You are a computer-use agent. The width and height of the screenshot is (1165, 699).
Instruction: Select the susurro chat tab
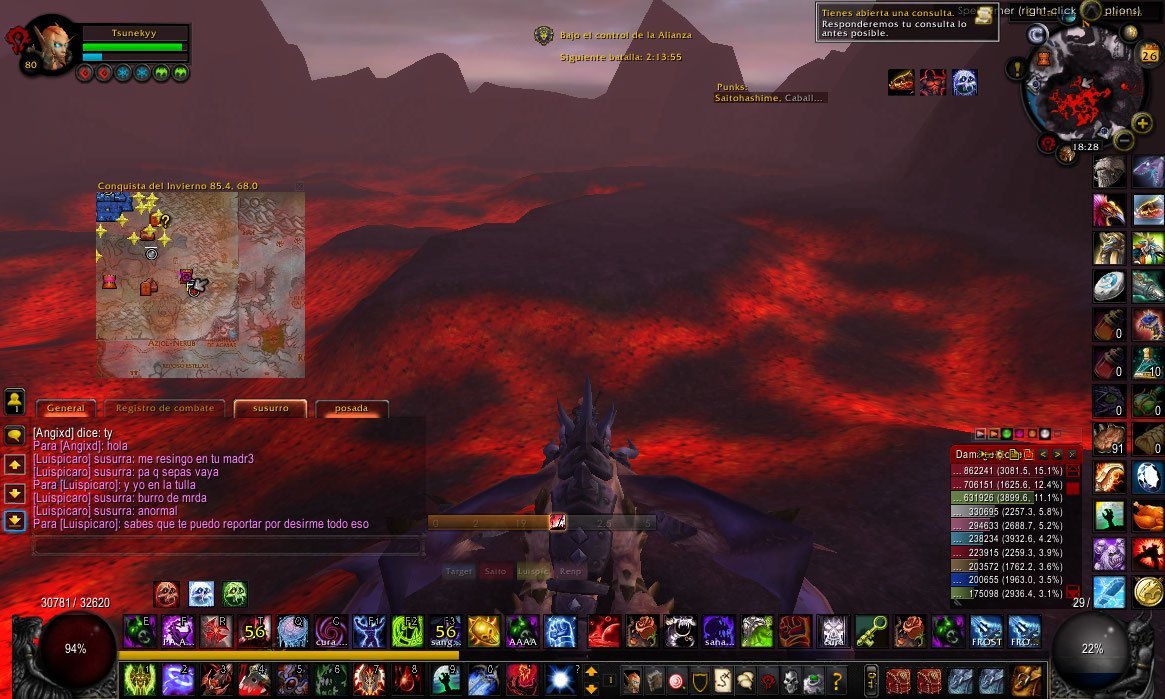[x=271, y=408]
